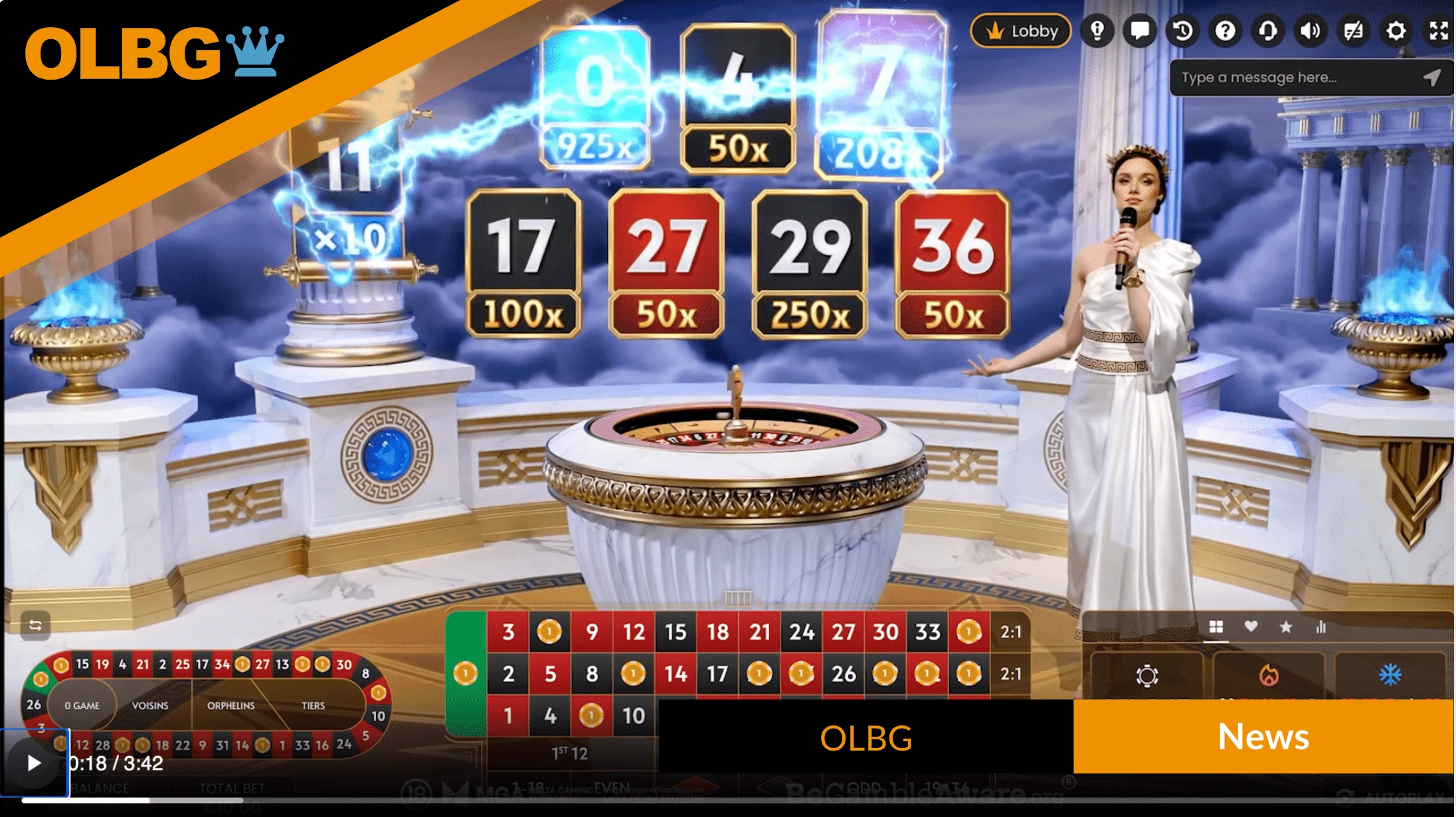Viewport: 1456px width, 817px height.
Task: Open the chat message panel
Action: pyautogui.click(x=1140, y=31)
